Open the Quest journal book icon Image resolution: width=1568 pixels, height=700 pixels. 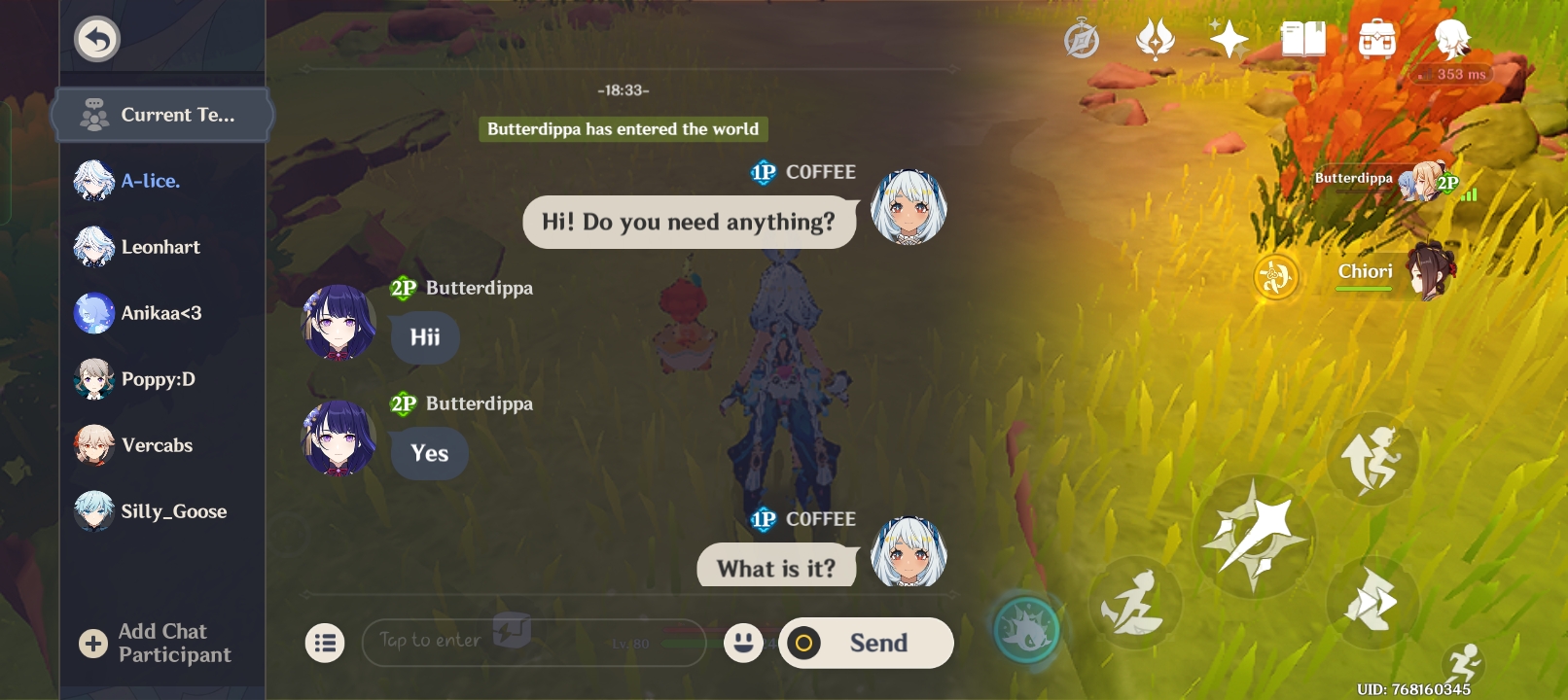coord(1304,40)
